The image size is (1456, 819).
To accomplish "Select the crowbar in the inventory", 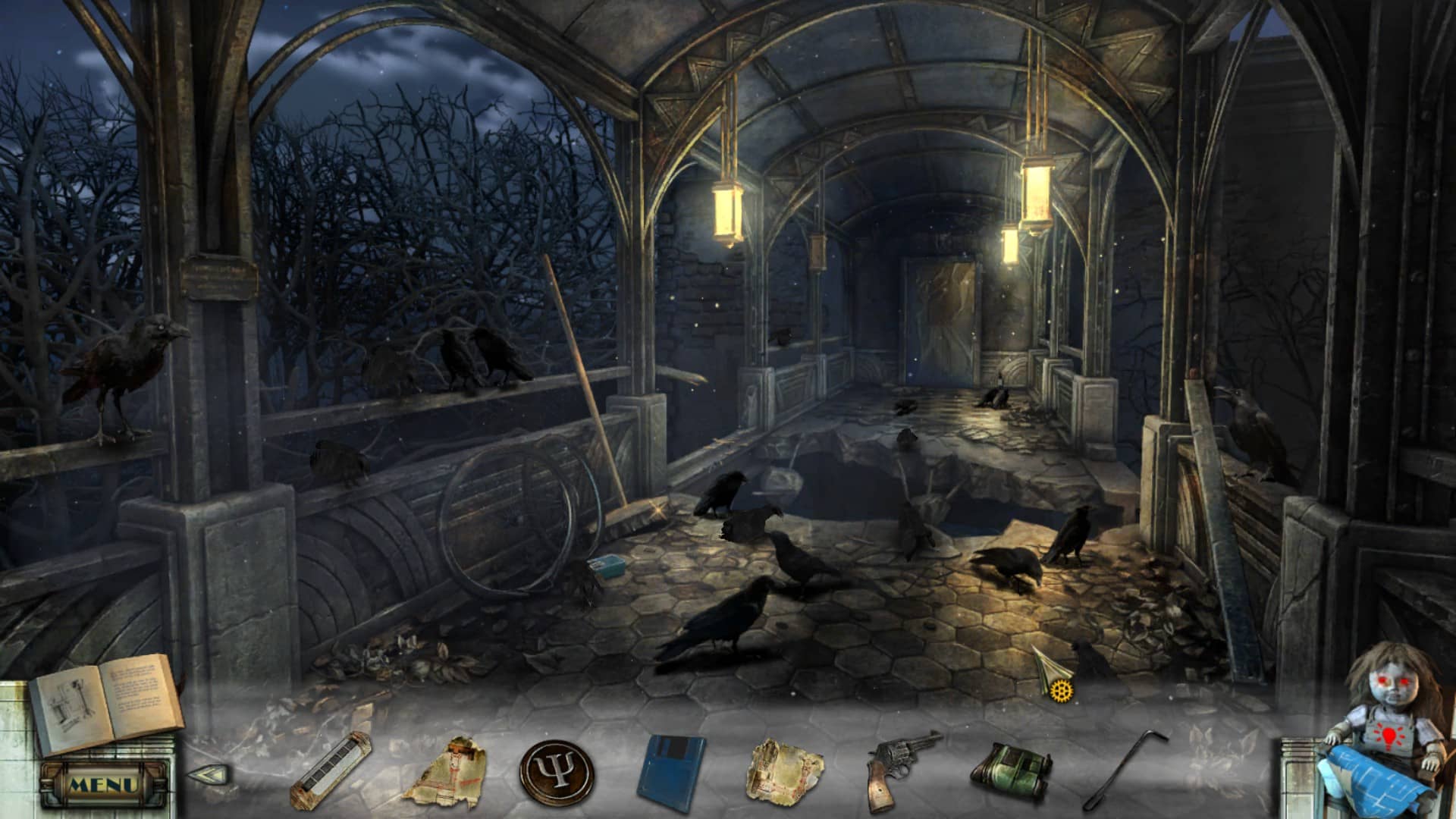I will [1126, 770].
